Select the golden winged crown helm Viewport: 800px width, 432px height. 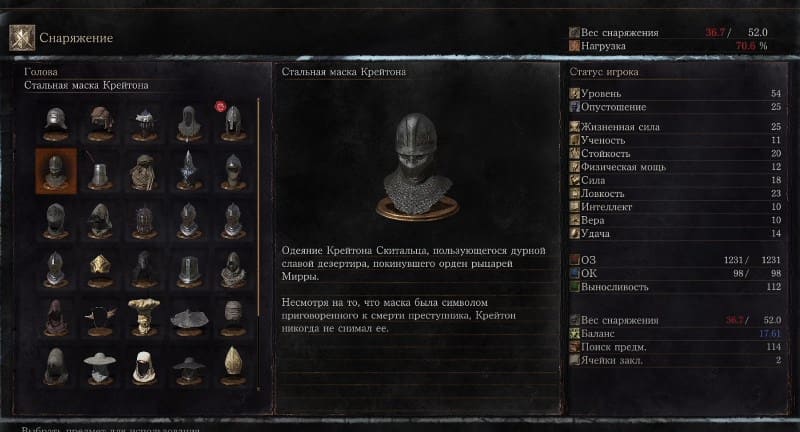(x=100, y=267)
